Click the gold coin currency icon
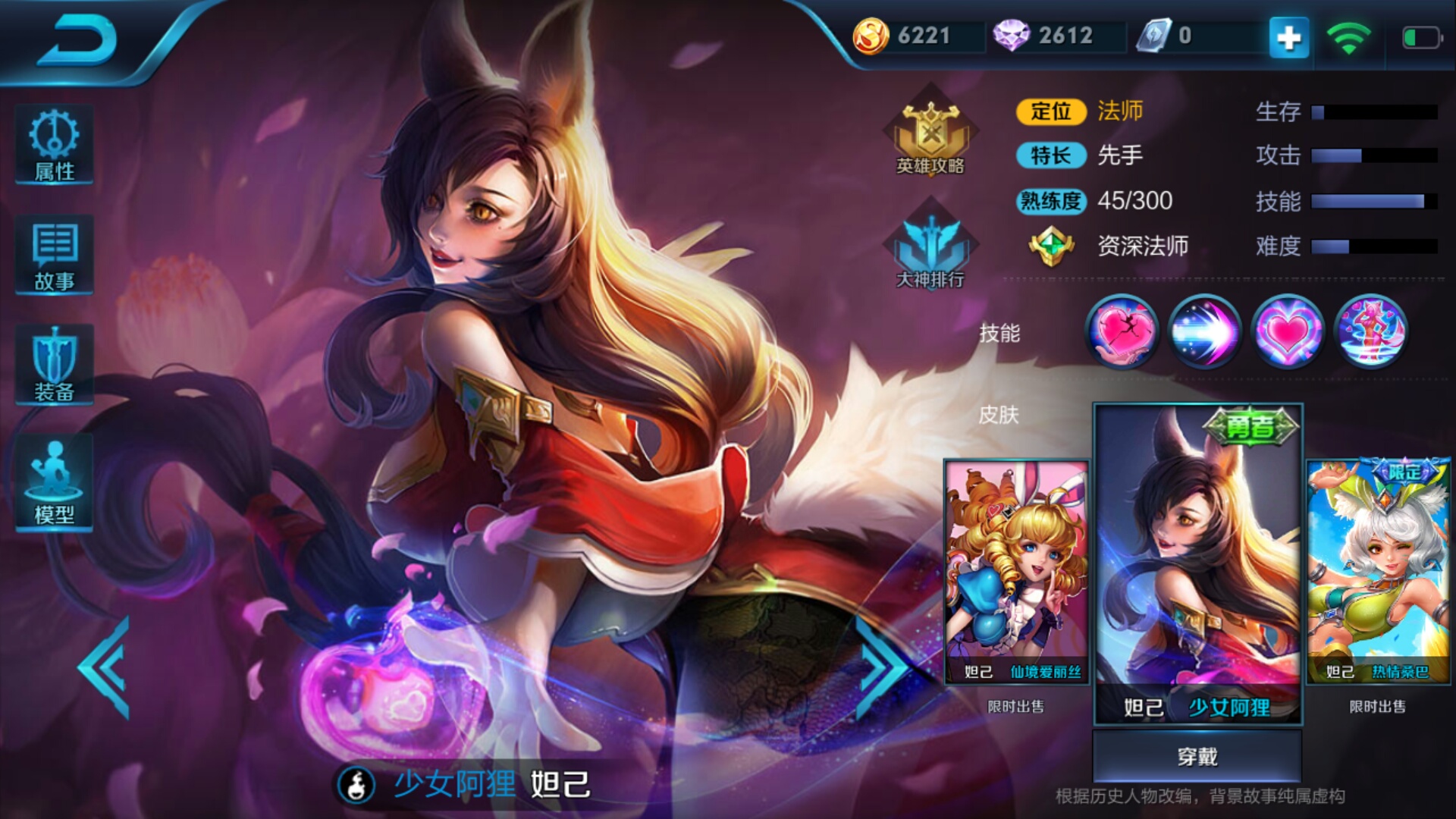This screenshot has width=1456, height=819. pos(871,36)
